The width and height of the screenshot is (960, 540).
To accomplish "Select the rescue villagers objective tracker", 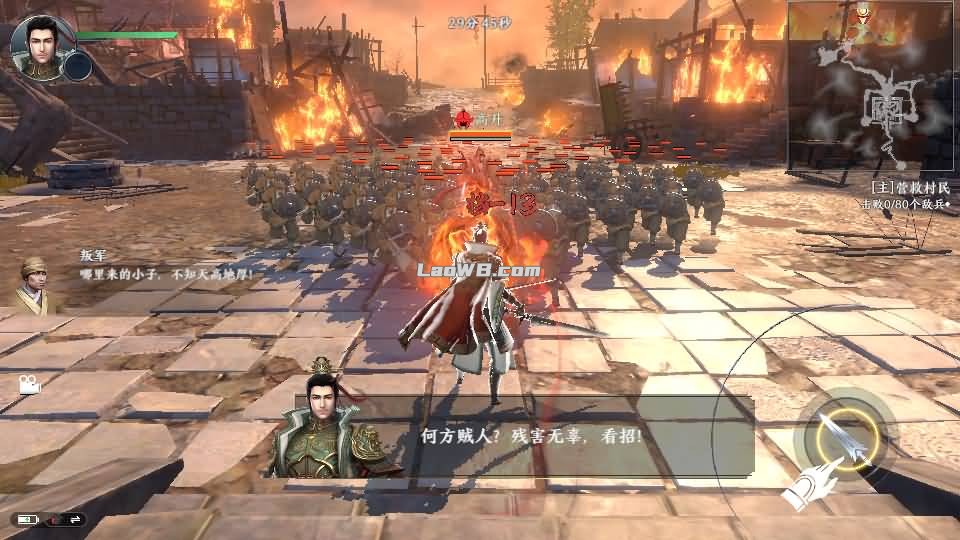I will coord(907,195).
